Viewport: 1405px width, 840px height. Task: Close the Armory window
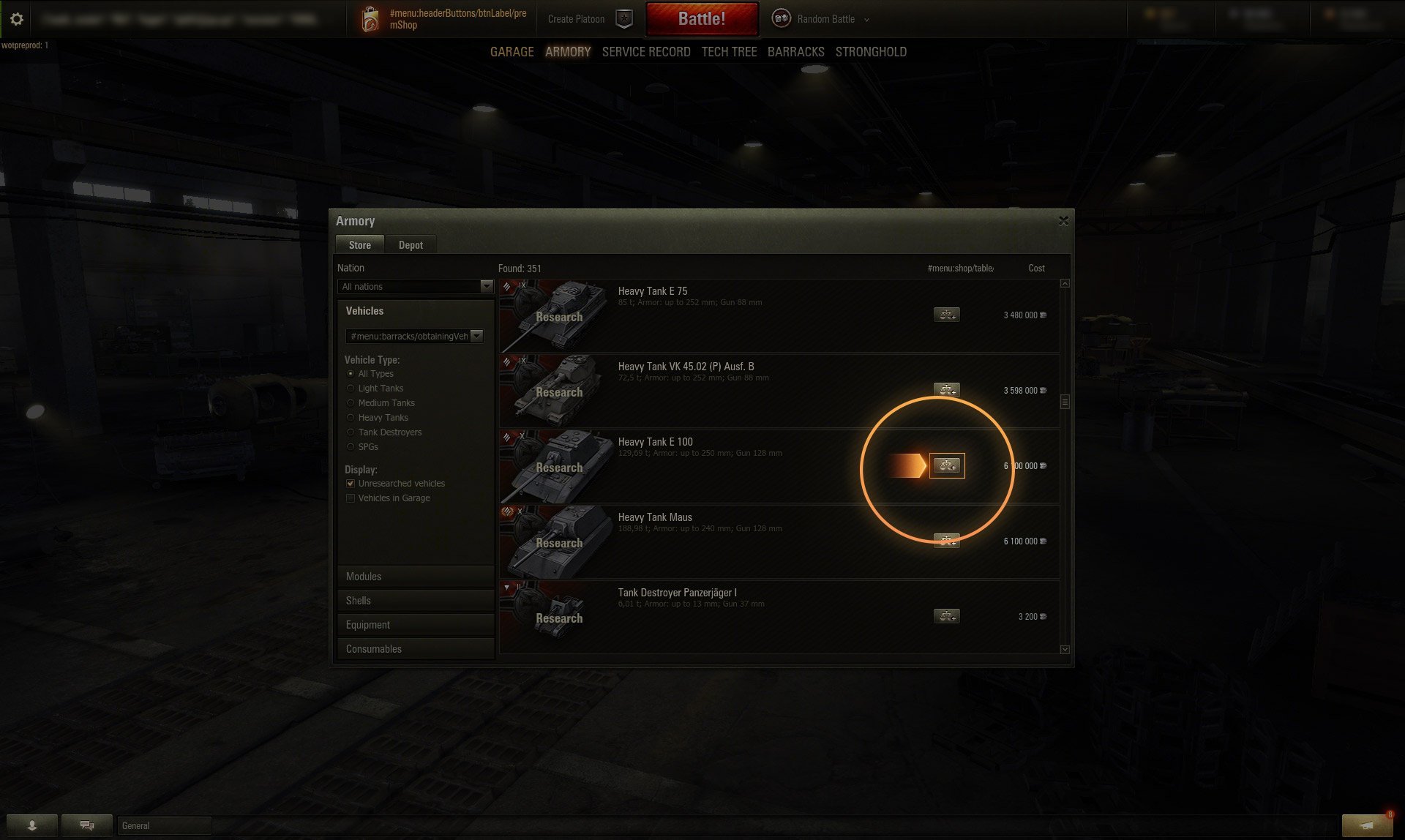tap(1063, 221)
